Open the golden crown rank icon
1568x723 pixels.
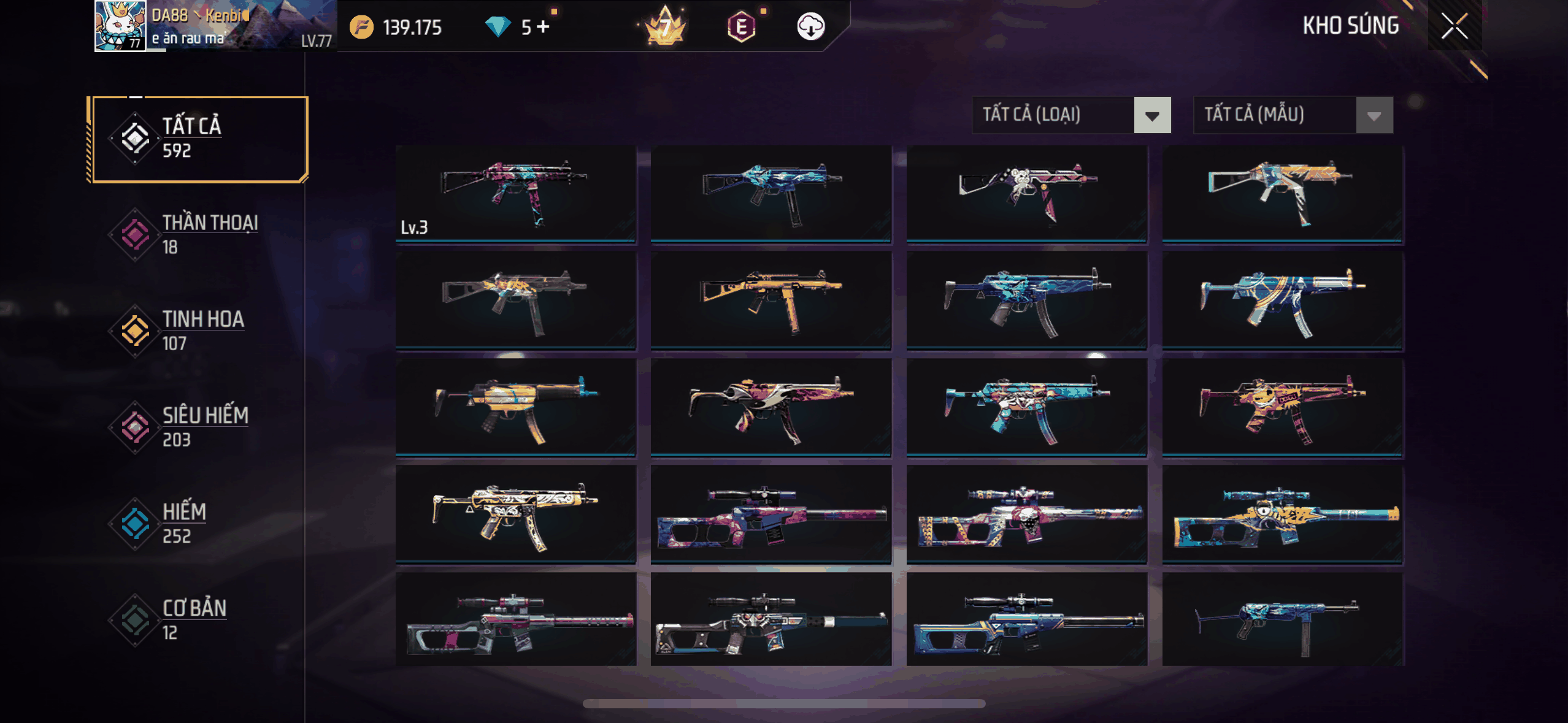665,26
